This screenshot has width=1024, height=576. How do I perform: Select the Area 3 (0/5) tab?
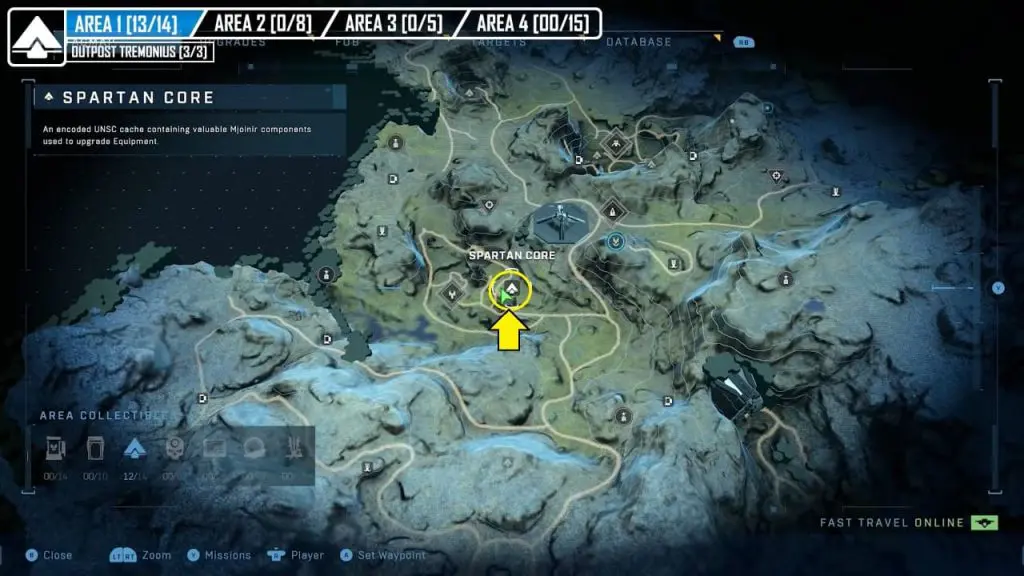point(392,23)
